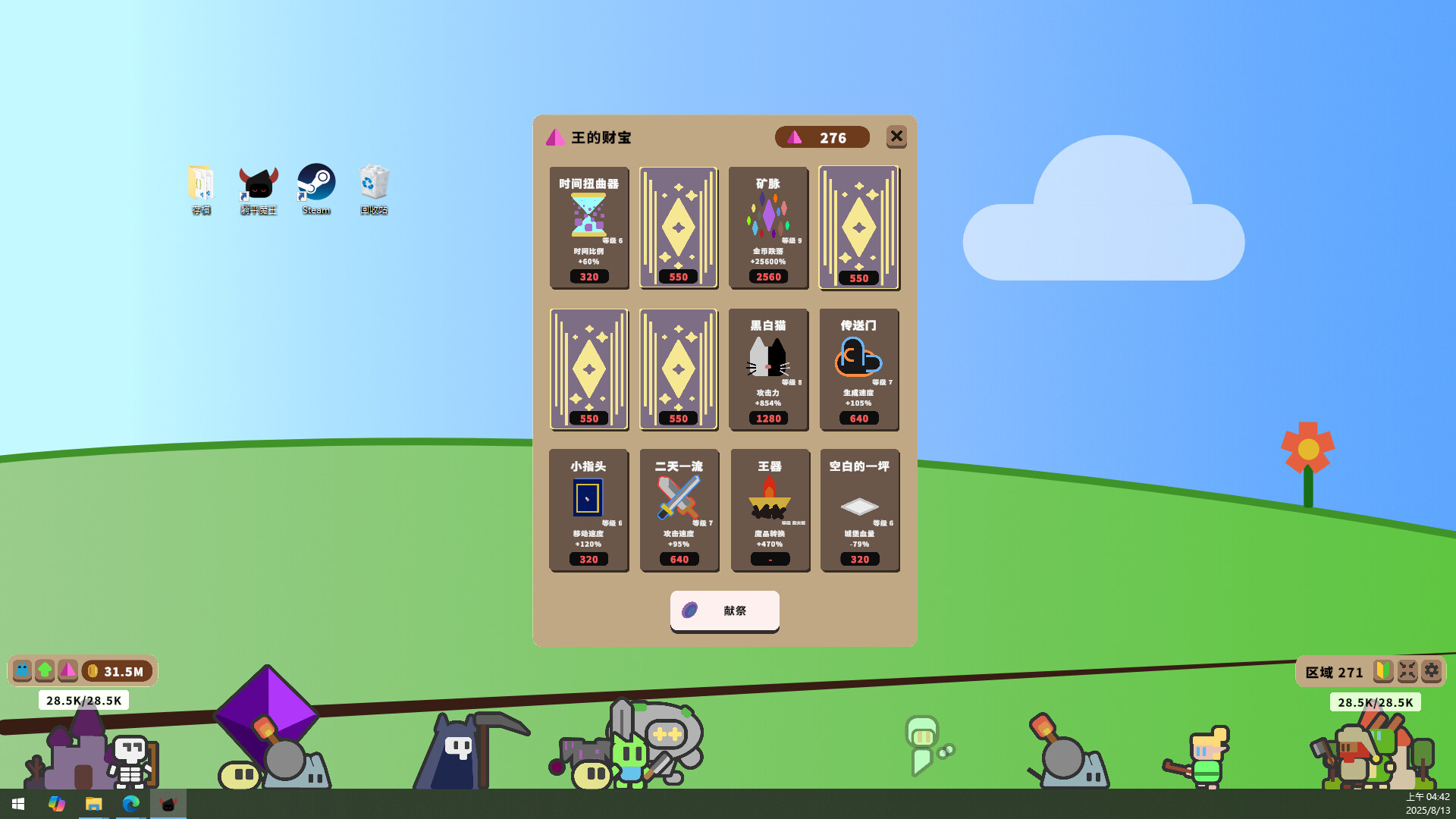Open the green arrow upgrades icon
The image size is (1456, 819).
pyautogui.click(x=45, y=670)
